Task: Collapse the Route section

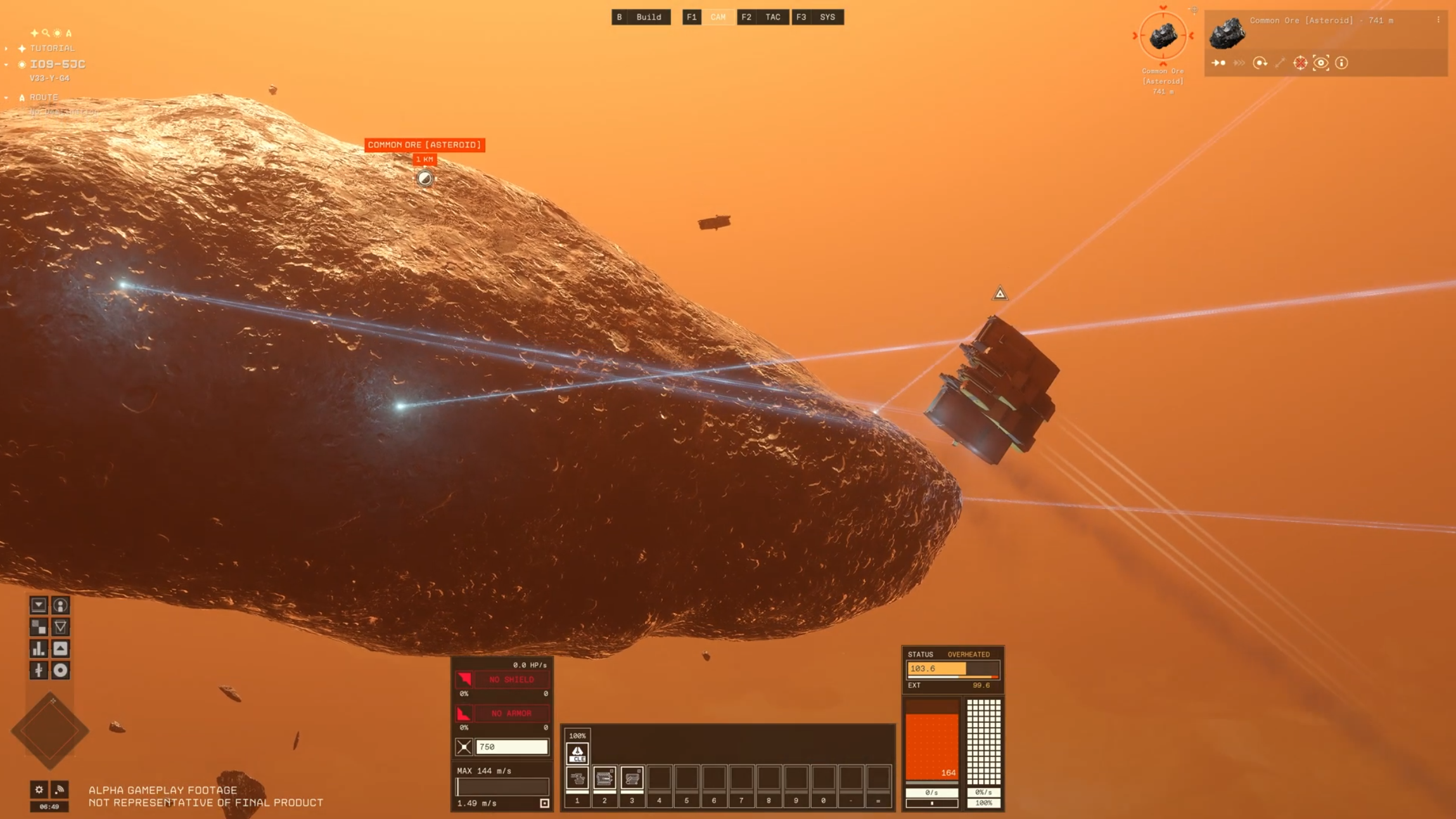Action: tap(6, 98)
